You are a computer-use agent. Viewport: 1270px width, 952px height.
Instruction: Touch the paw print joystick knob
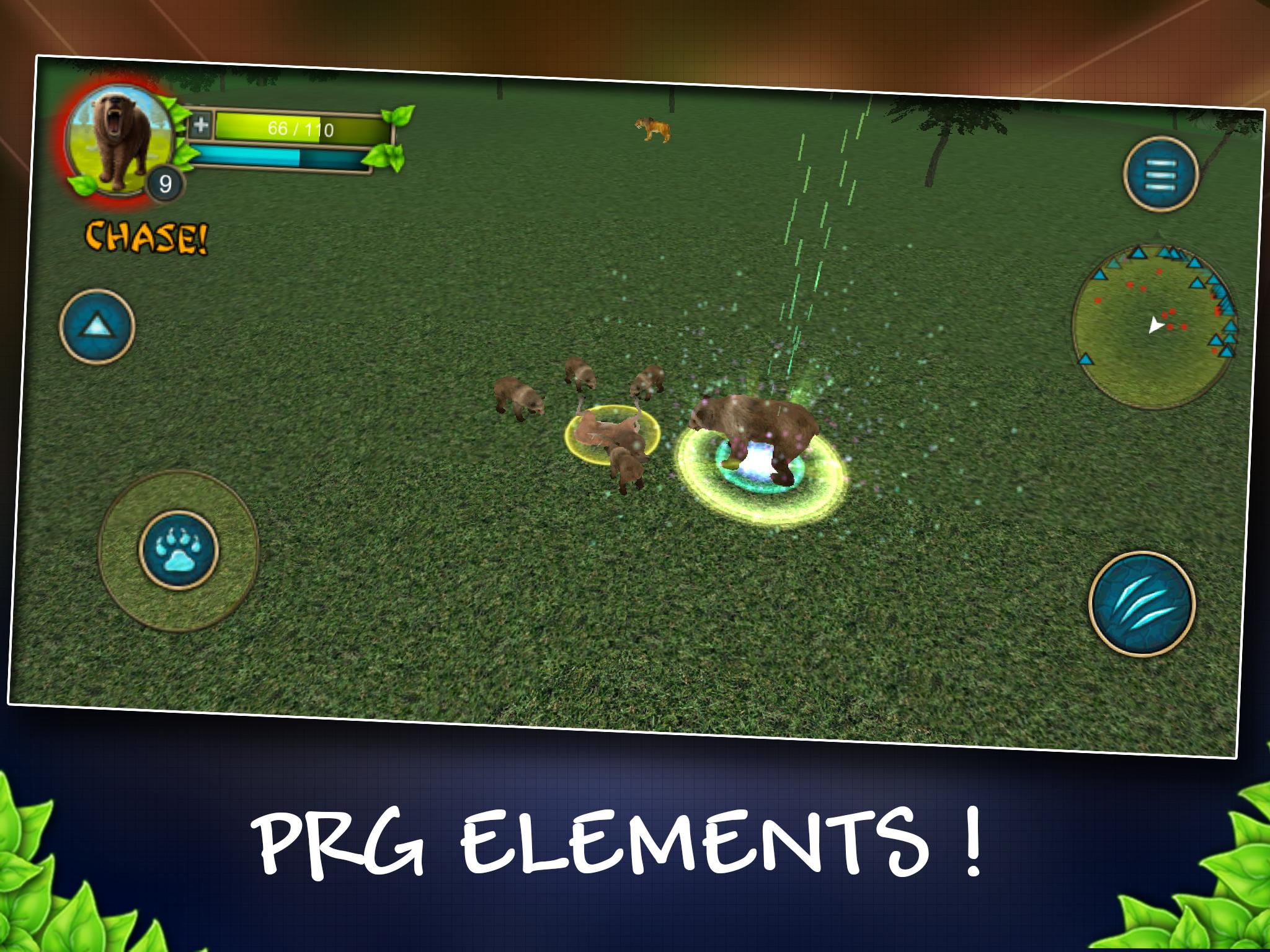(x=178, y=549)
